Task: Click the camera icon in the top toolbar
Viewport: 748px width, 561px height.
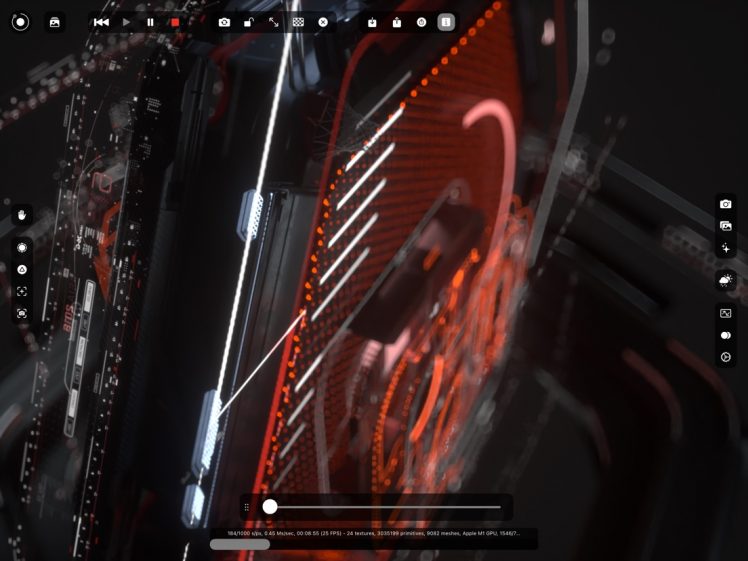Action: pyautogui.click(x=224, y=22)
